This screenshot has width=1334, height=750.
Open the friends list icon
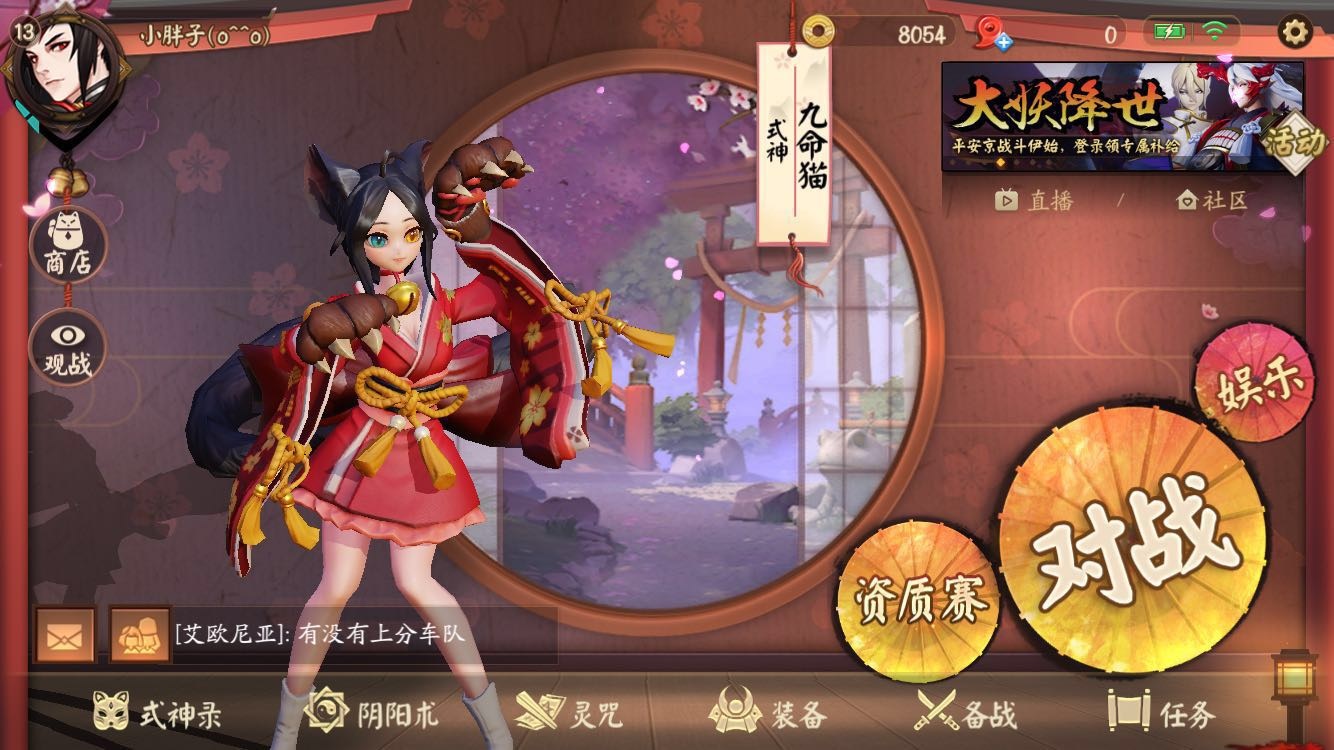pyautogui.click(x=139, y=635)
